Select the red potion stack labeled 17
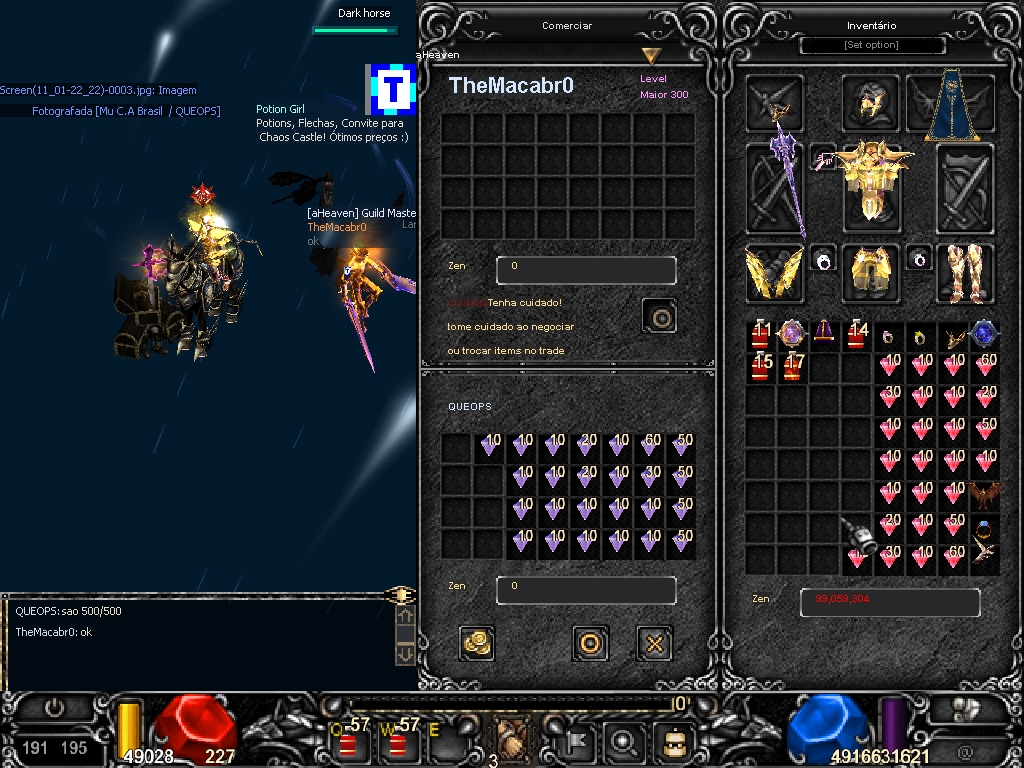The image size is (1024, 768). (793, 367)
